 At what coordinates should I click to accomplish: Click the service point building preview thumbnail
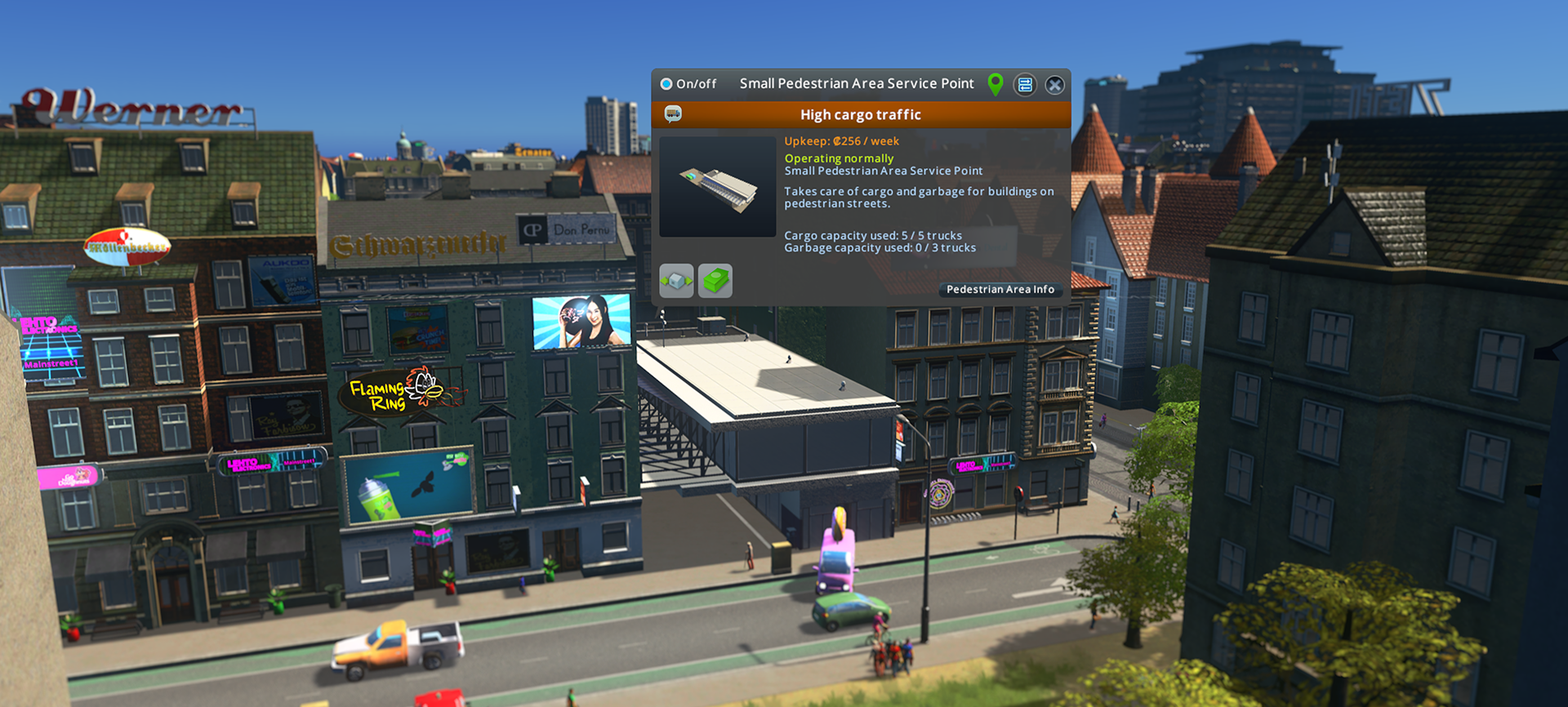[x=717, y=185]
